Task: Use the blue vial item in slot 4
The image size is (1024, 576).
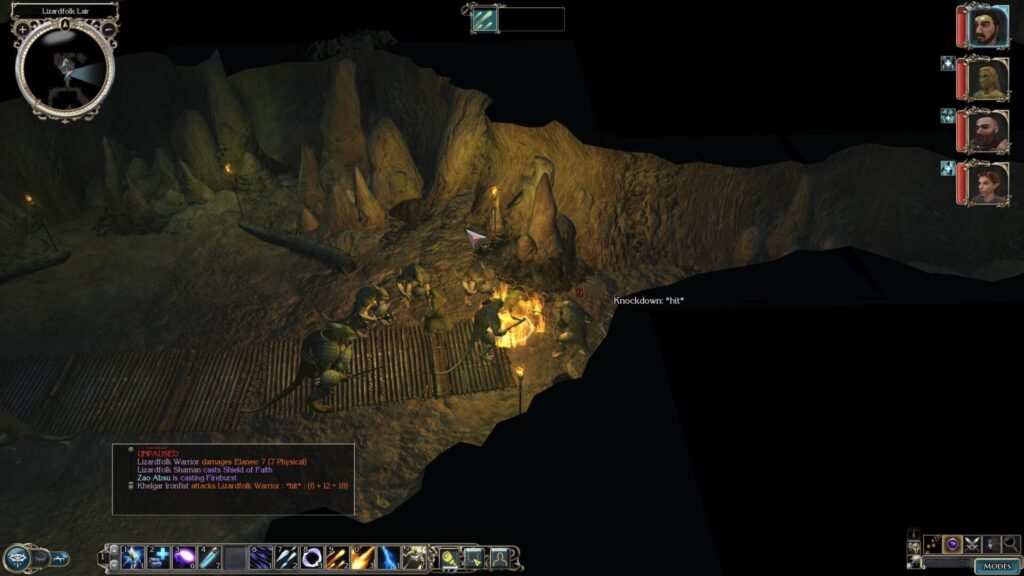Action: [209, 557]
